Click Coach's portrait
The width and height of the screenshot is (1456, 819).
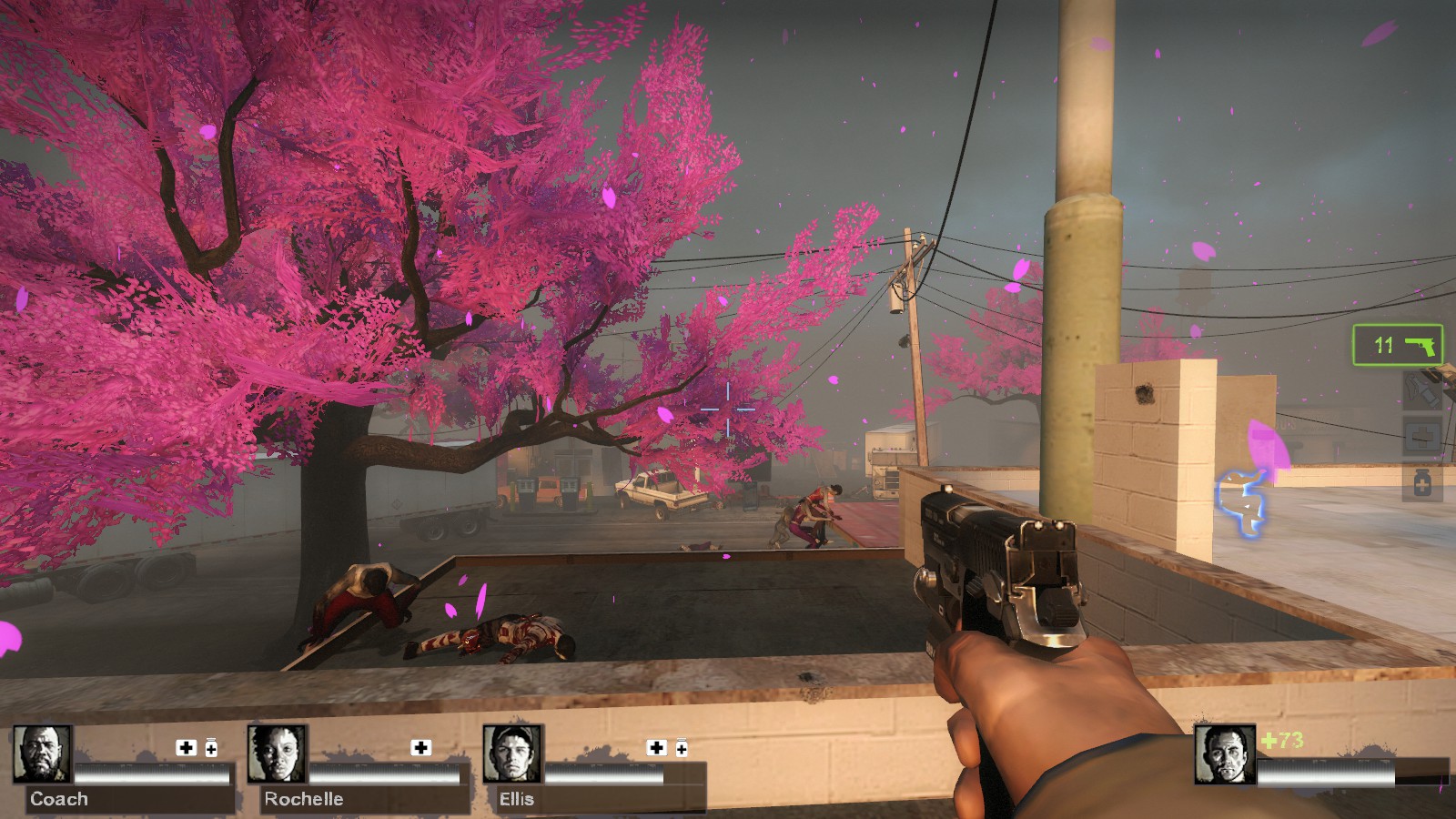42,753
